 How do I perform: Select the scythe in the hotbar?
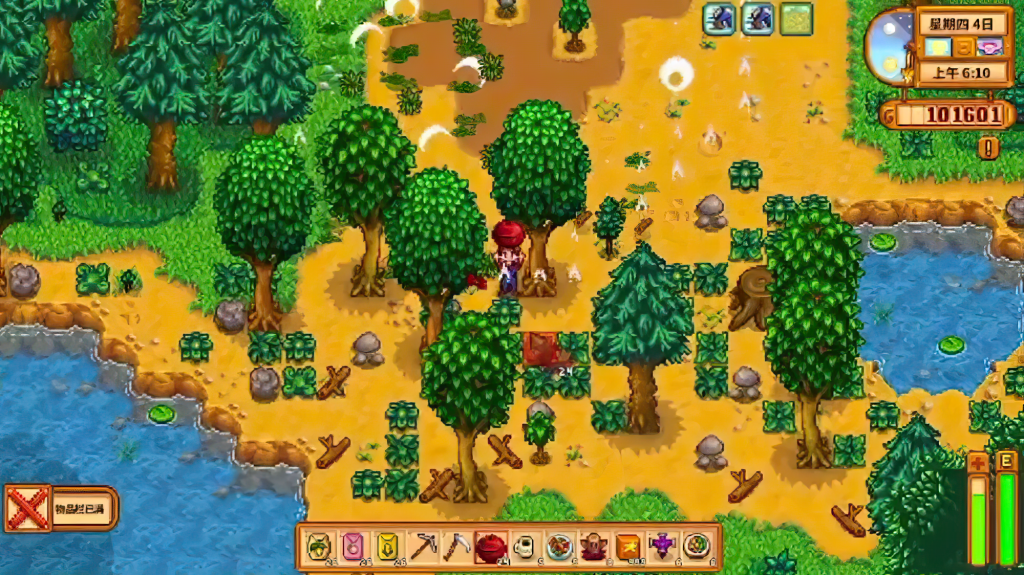tap(457, 546)
